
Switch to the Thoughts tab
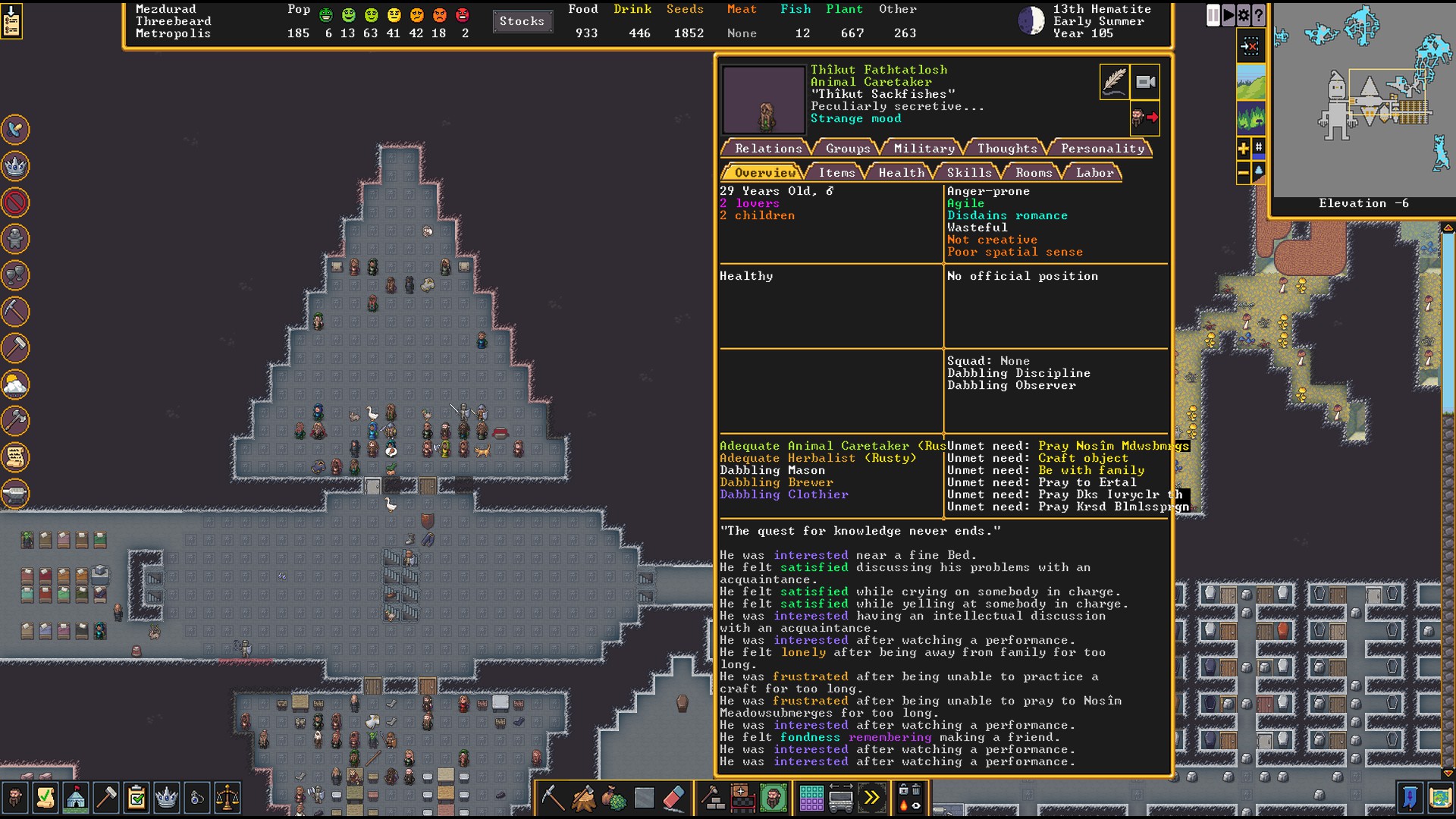1006,149
